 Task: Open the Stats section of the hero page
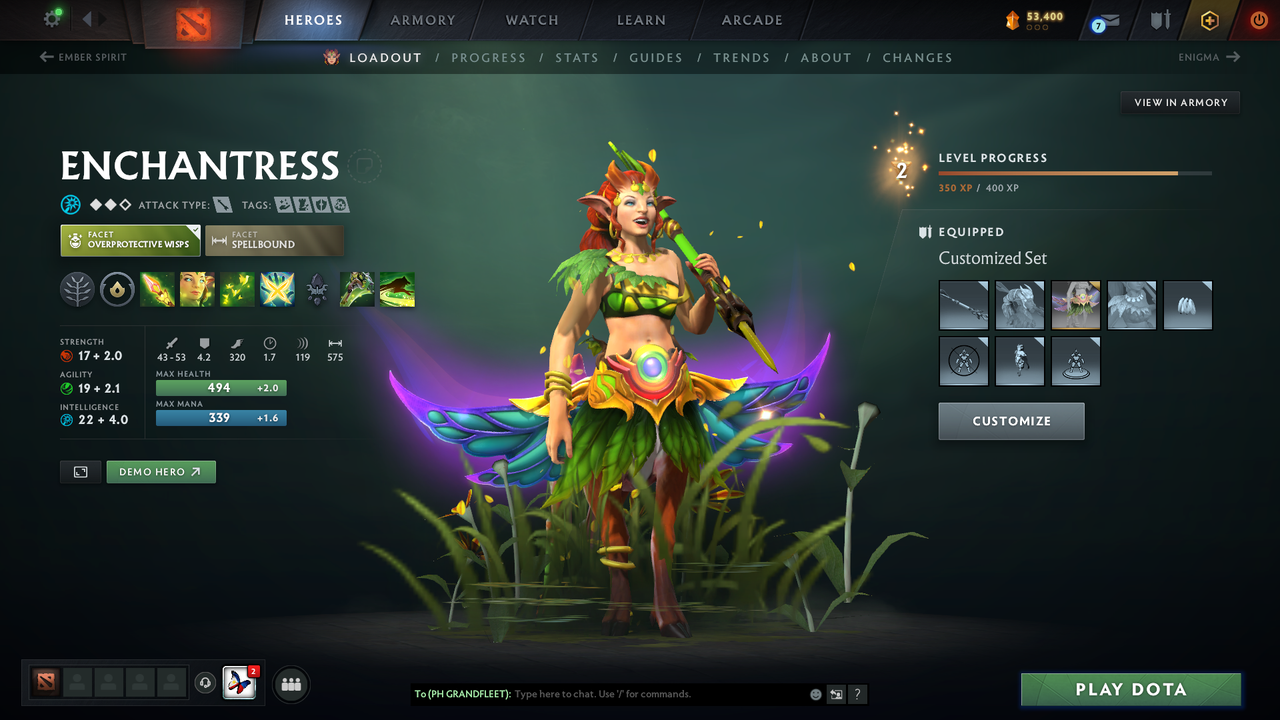point(577,58)
